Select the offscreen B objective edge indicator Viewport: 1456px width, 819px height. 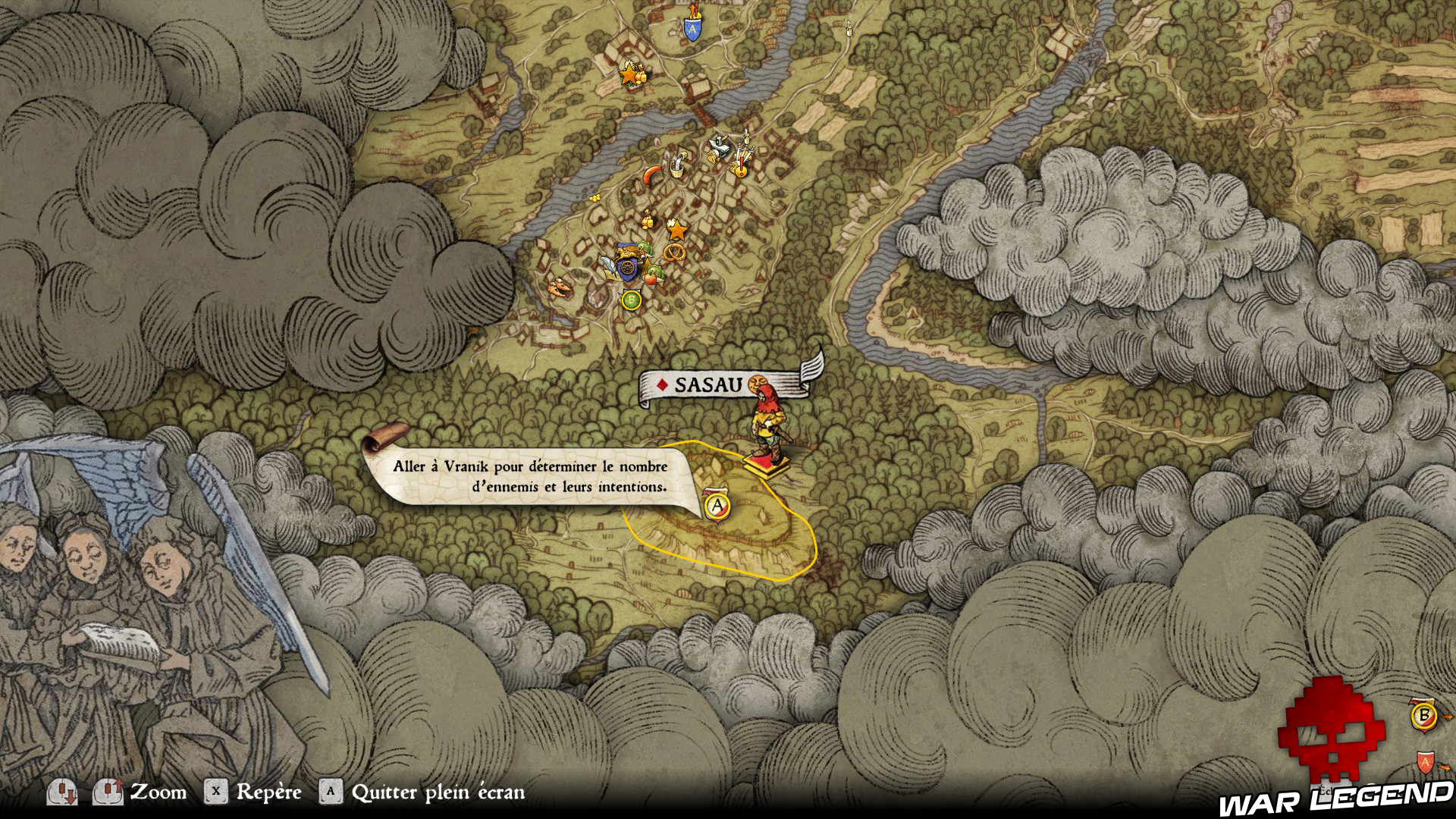click(1424, 715)
